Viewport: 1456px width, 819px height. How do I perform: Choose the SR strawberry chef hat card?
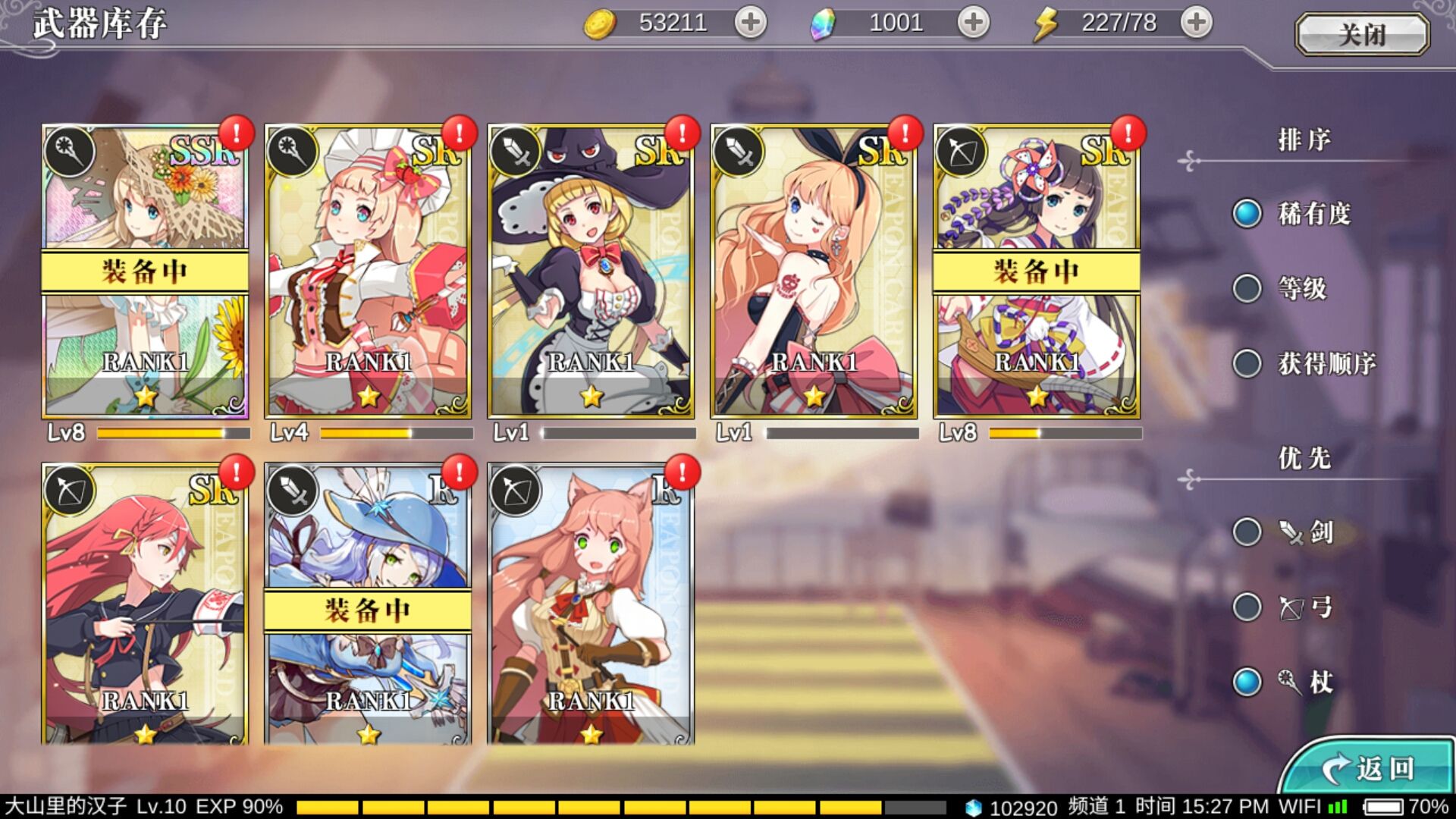point(368,271)
